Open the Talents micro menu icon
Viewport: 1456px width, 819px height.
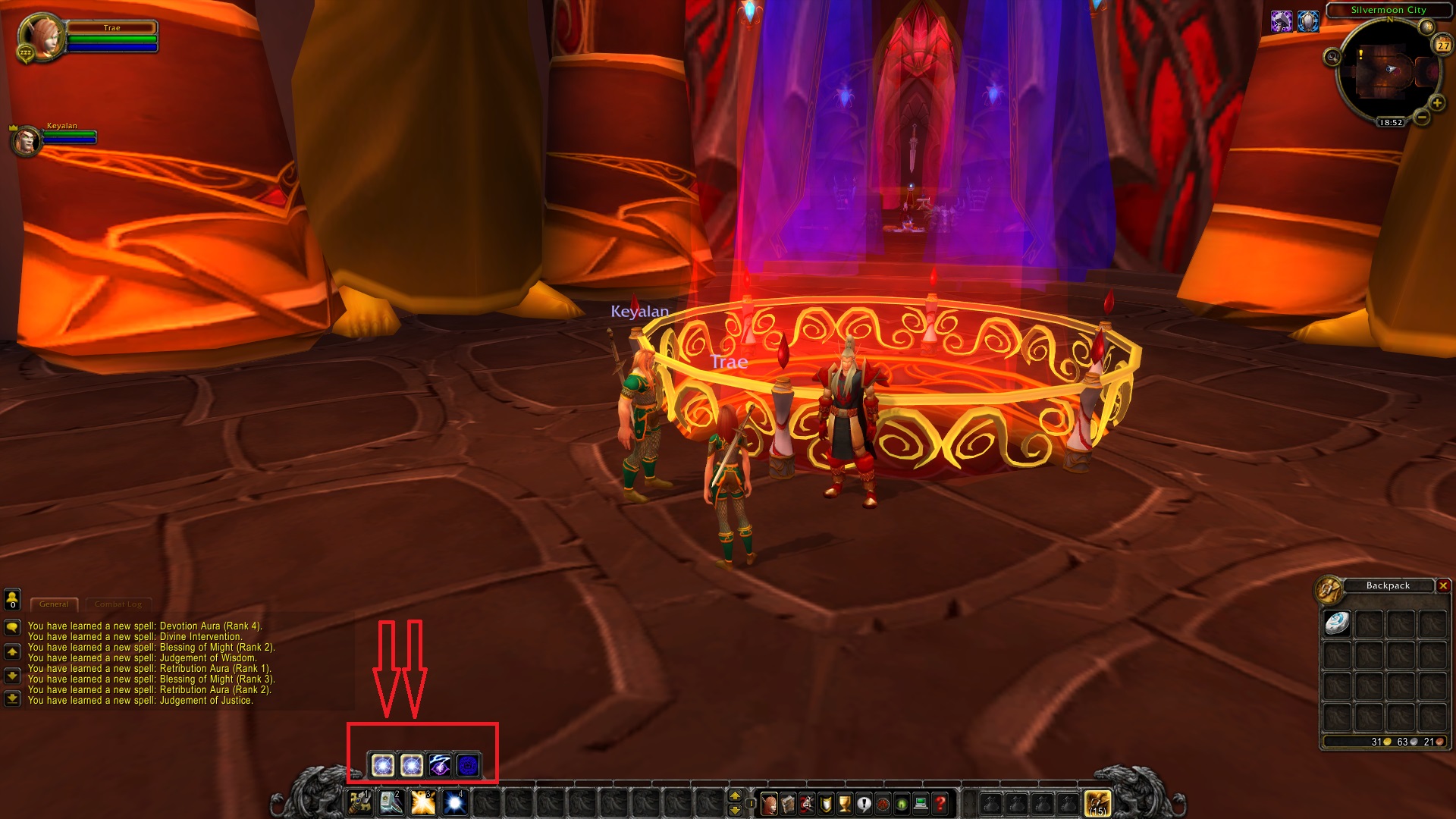807,805
